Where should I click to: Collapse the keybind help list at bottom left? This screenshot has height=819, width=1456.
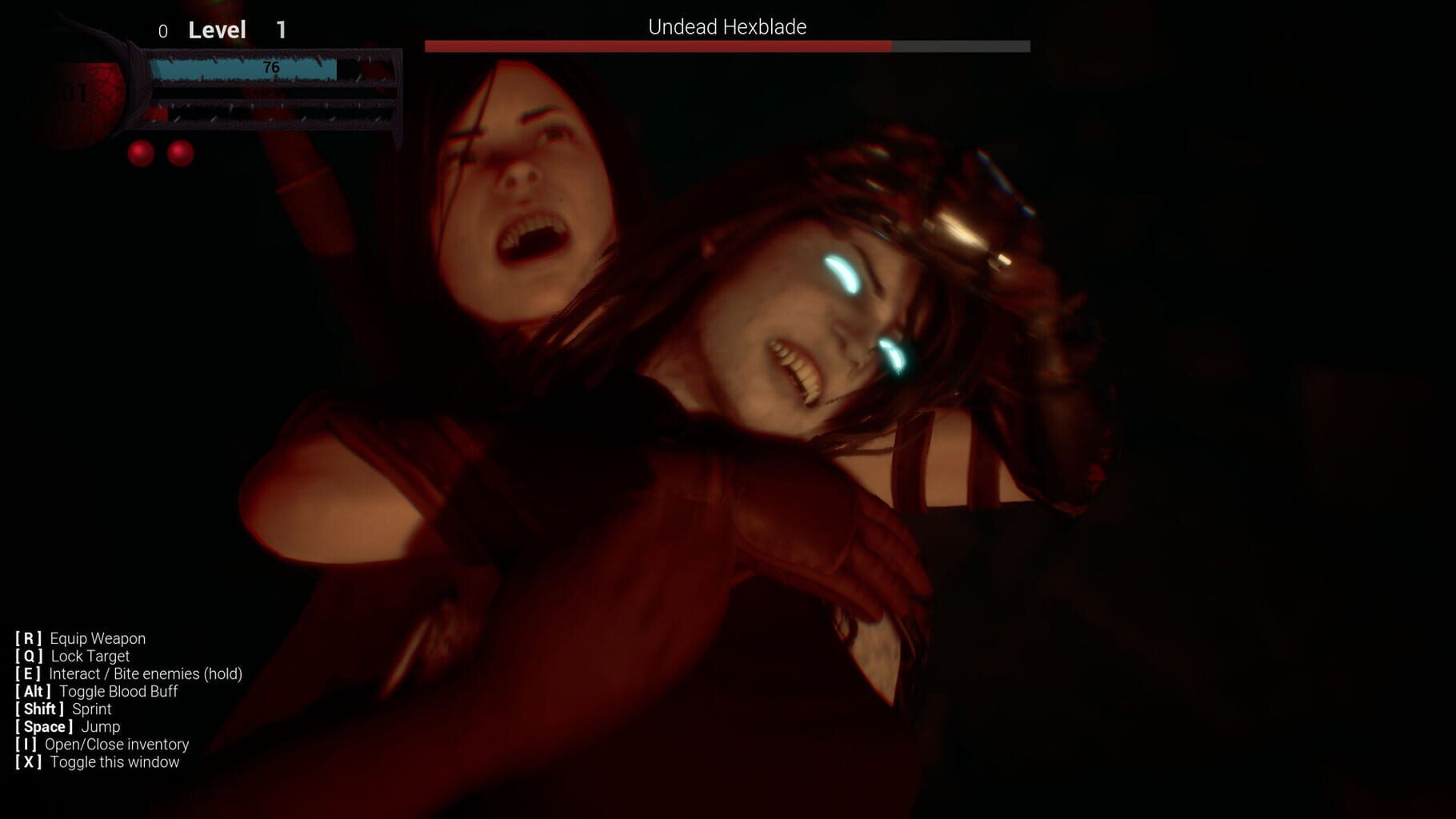click(x=98, y=762)
